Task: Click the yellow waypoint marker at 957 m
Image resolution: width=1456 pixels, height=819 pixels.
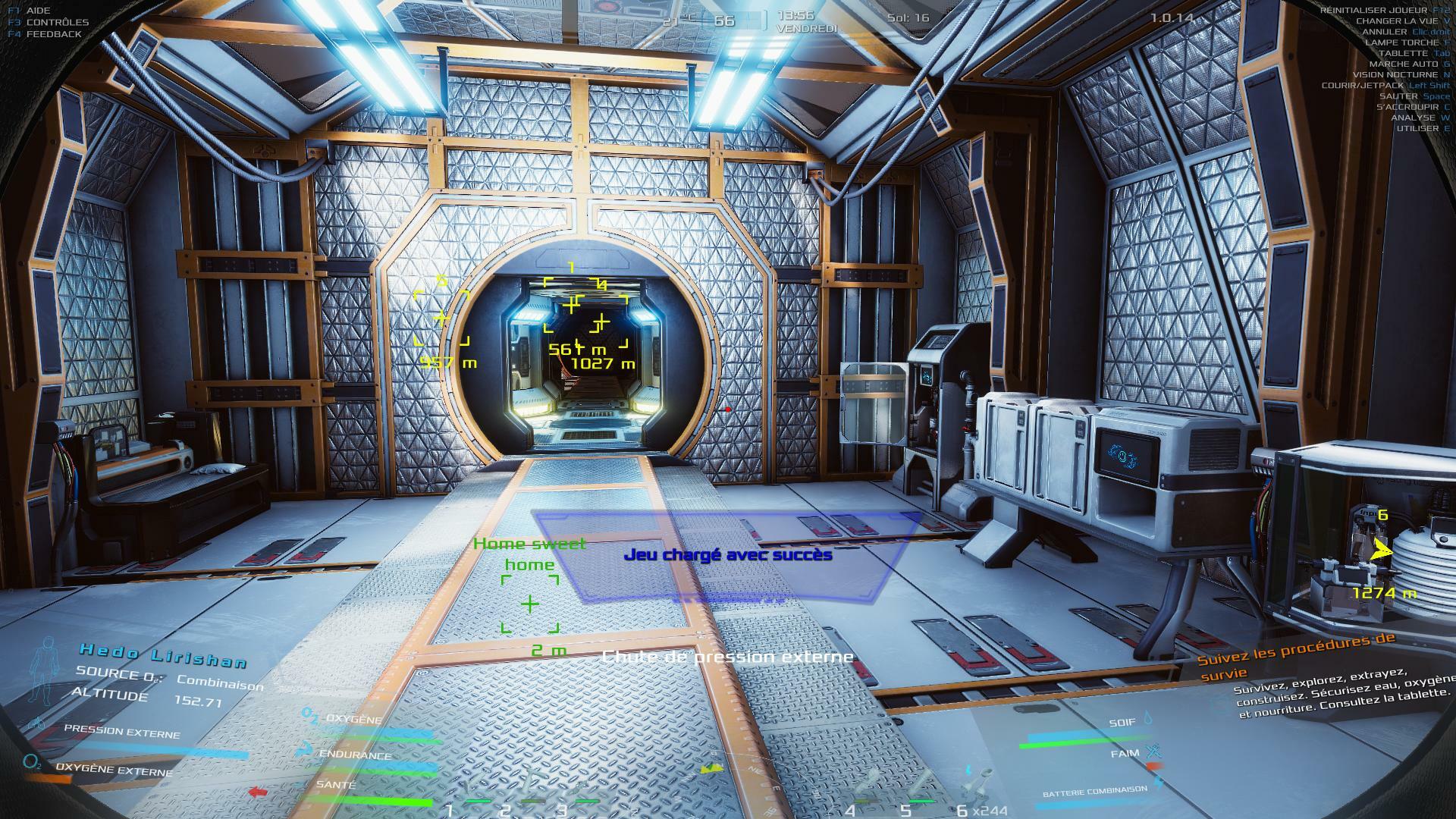Action: (x=441, y=318)
